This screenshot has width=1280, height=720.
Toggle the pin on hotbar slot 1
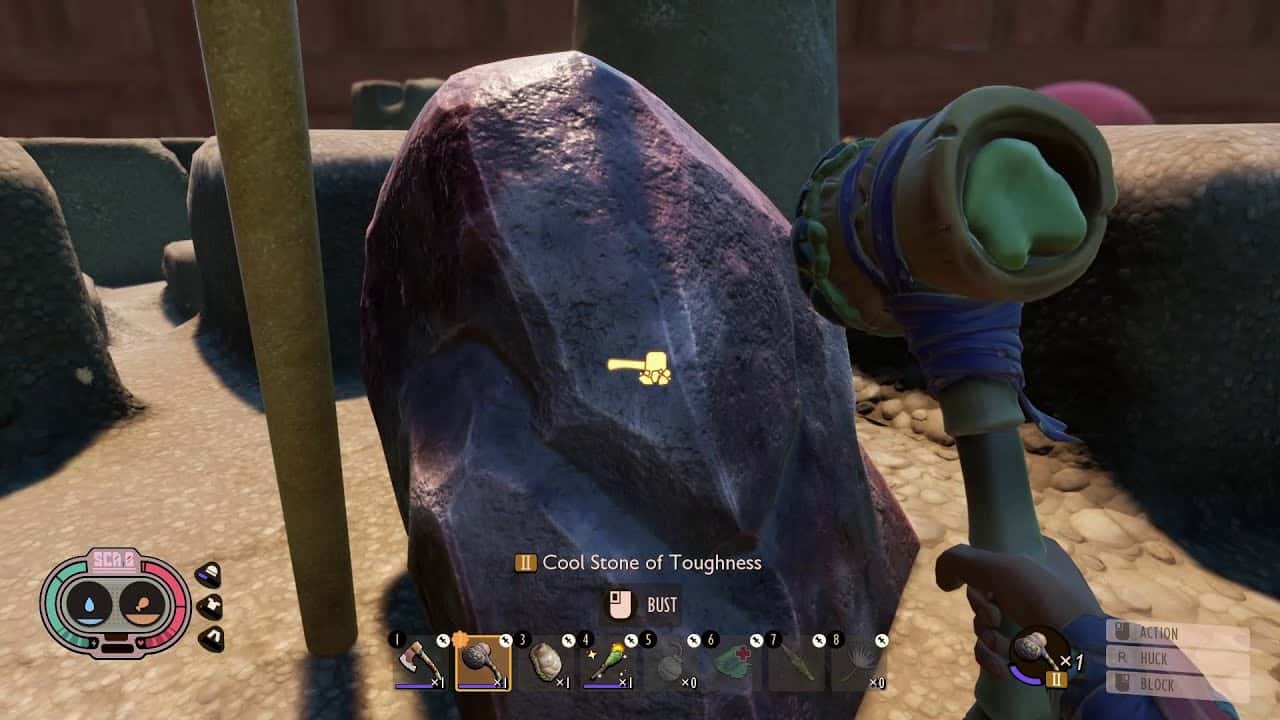443,638
